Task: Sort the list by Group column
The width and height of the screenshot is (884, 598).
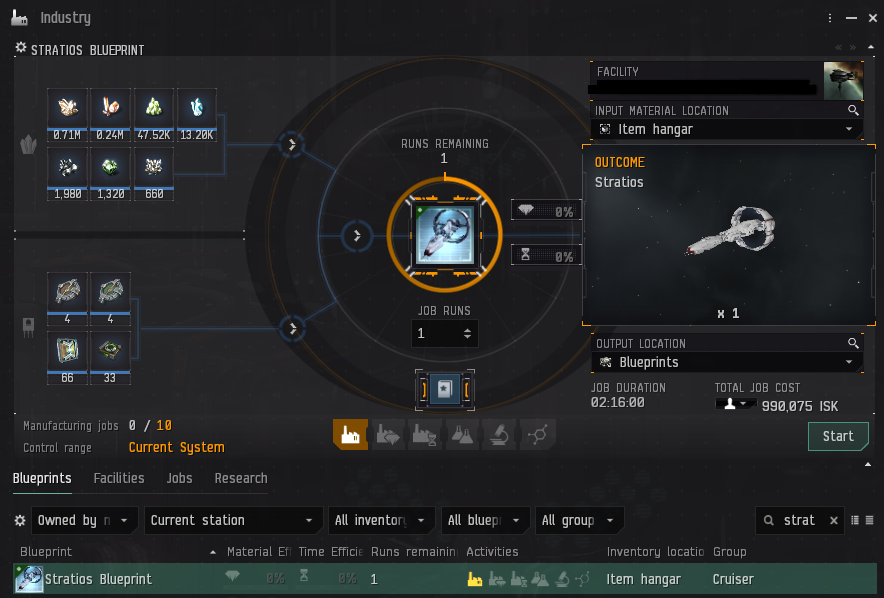Action: (730, 551)
